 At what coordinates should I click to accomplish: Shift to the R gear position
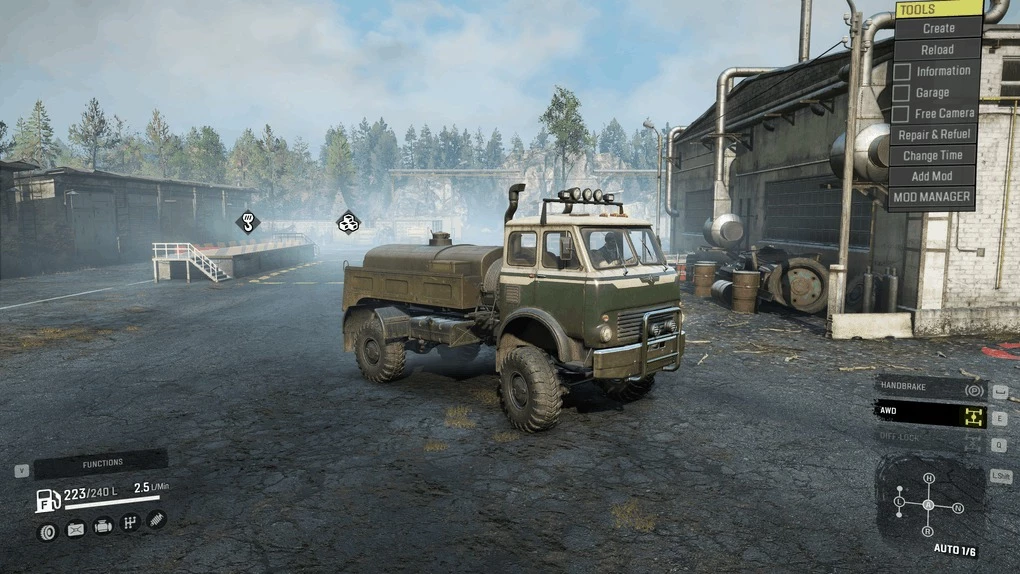click(x=929, y=531)
